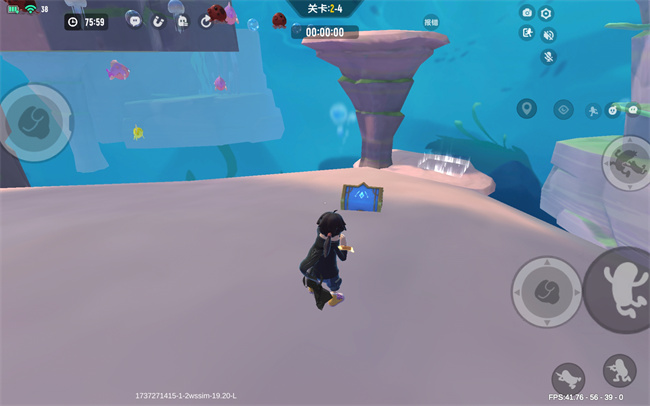
Task: Click the circular arrow reset icon
Action: point(206,20)
